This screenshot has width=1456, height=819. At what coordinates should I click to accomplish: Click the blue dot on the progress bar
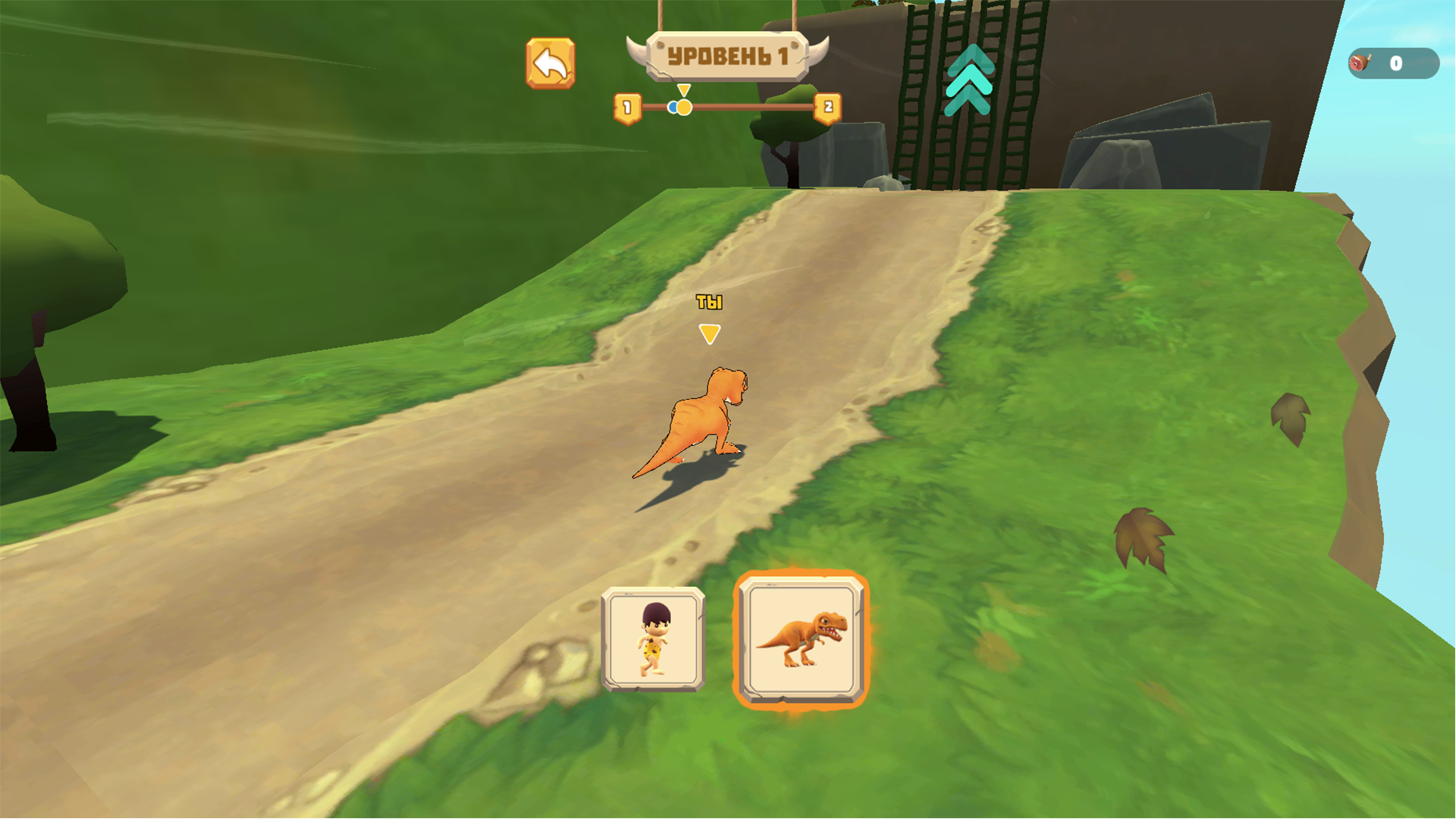(x=674, y=108)
